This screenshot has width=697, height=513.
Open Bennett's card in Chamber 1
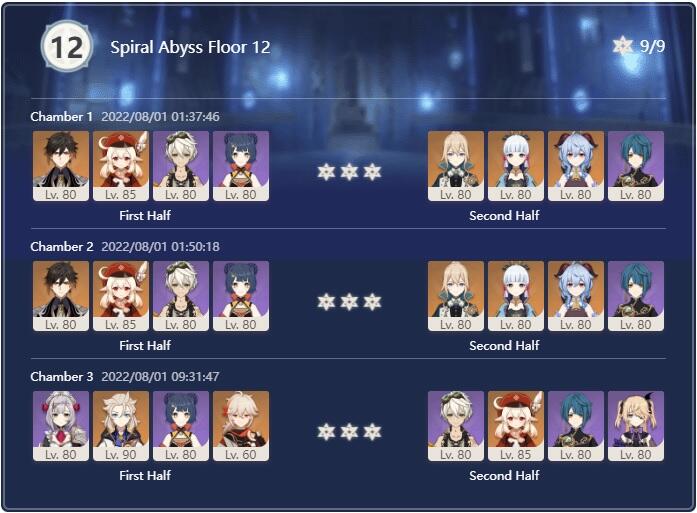(181, 164)
